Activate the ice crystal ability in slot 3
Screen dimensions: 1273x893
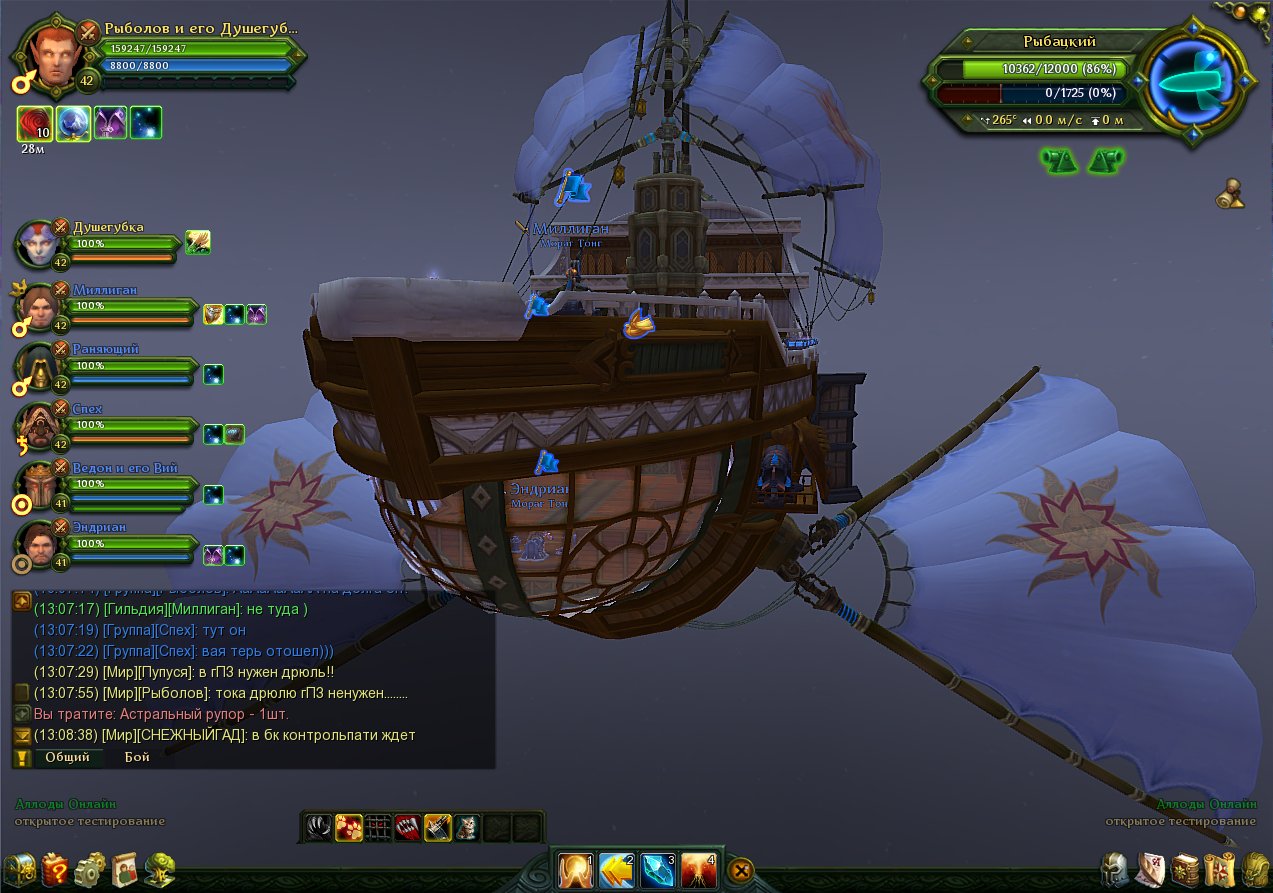657,870
